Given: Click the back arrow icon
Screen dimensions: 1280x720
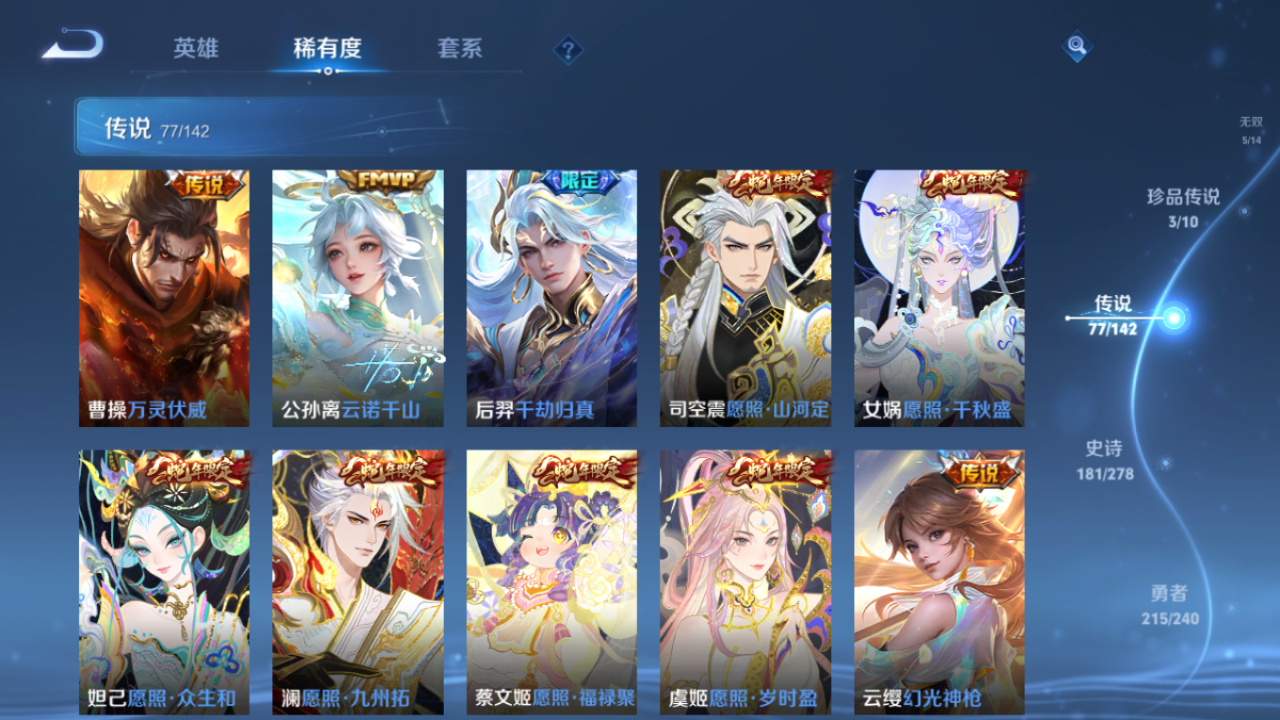Looking at the screenshot, I should click(72, 42).
